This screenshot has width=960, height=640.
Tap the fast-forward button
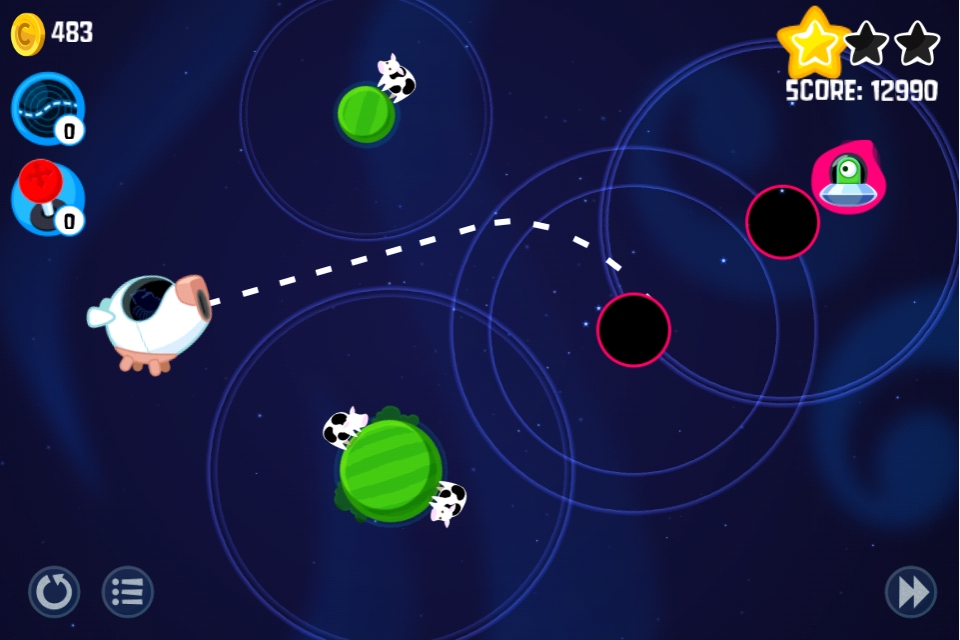(911, 592)
